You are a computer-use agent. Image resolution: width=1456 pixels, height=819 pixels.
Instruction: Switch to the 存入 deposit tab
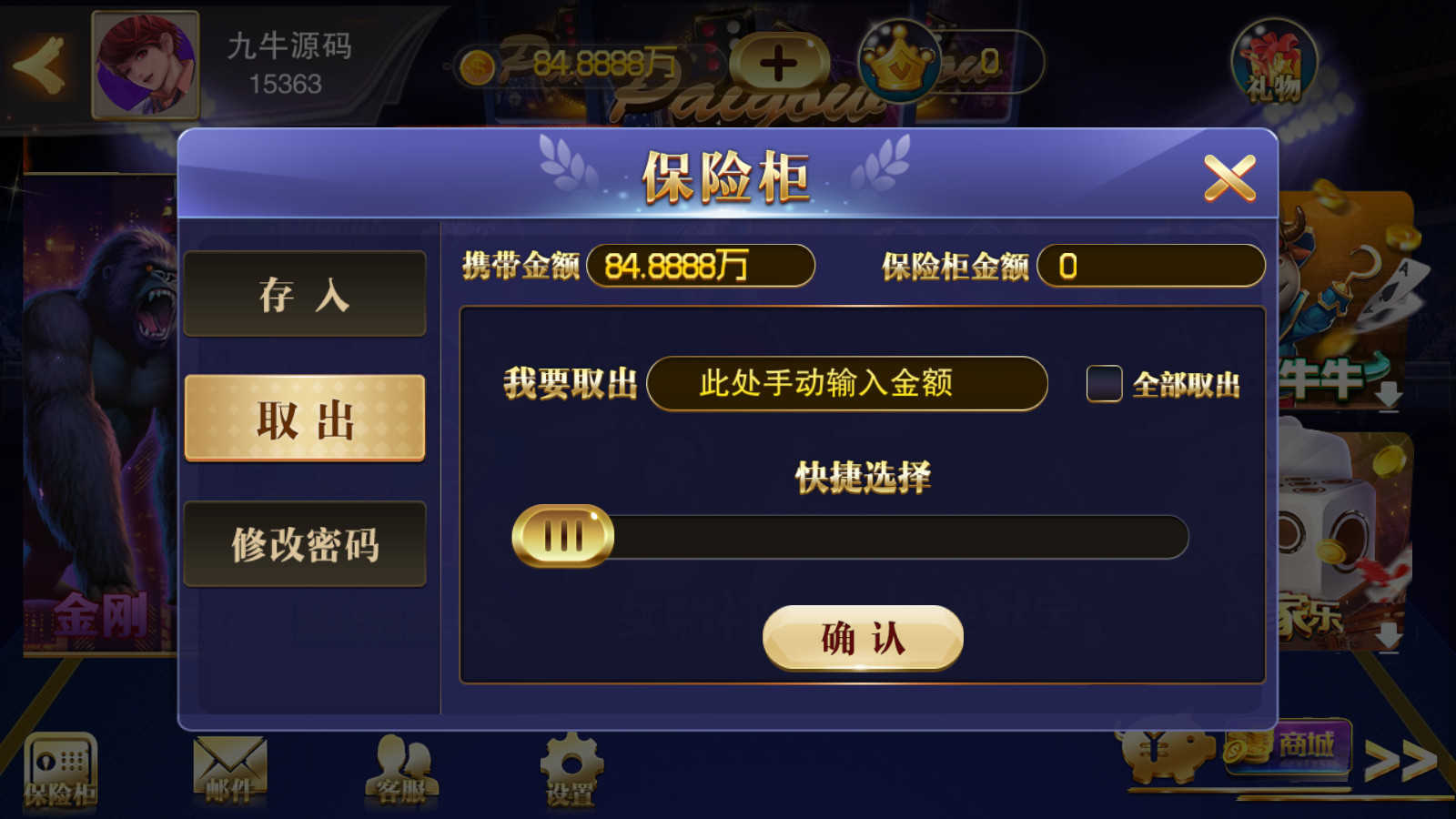tap(305, 293)
